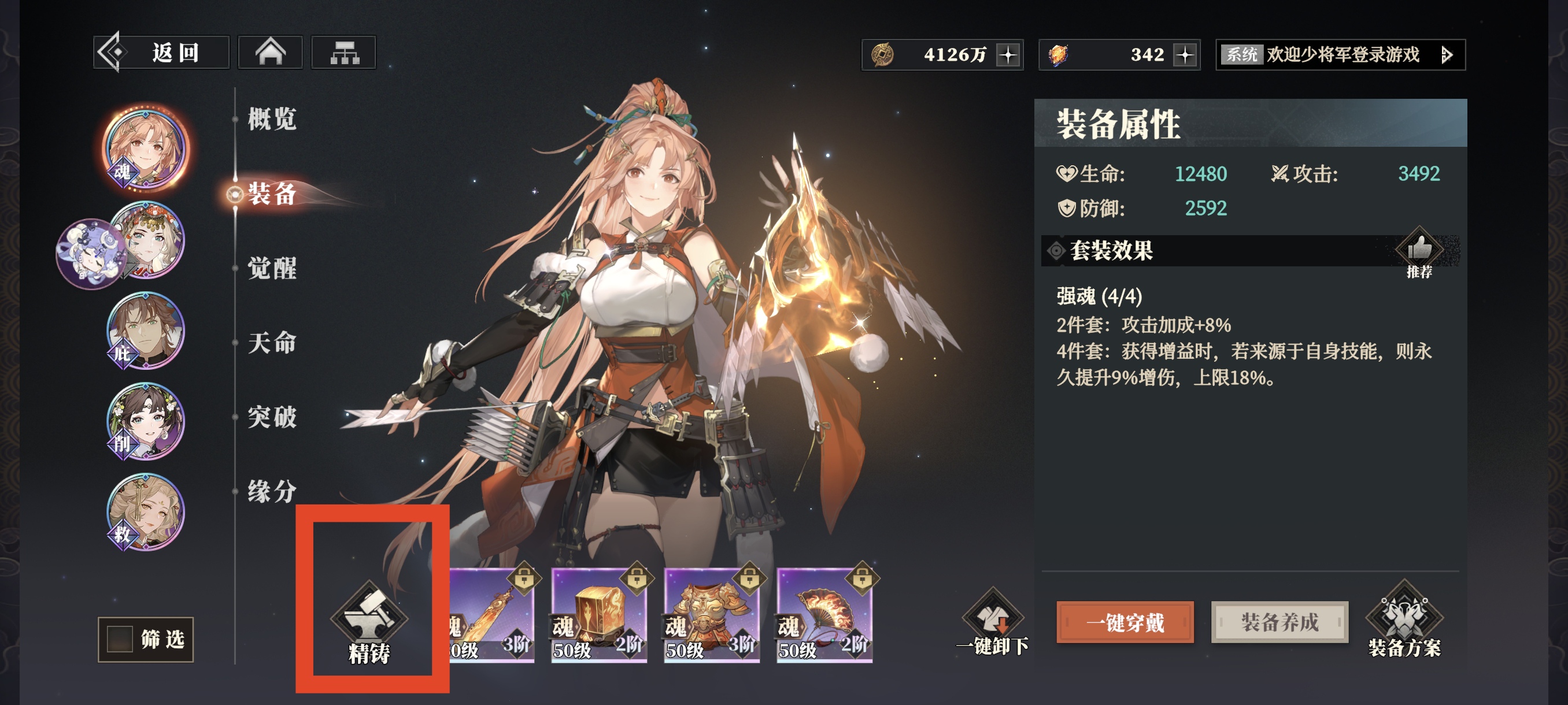
Task: Expand the 系统 welcome message arrow
Action: 1447,55
